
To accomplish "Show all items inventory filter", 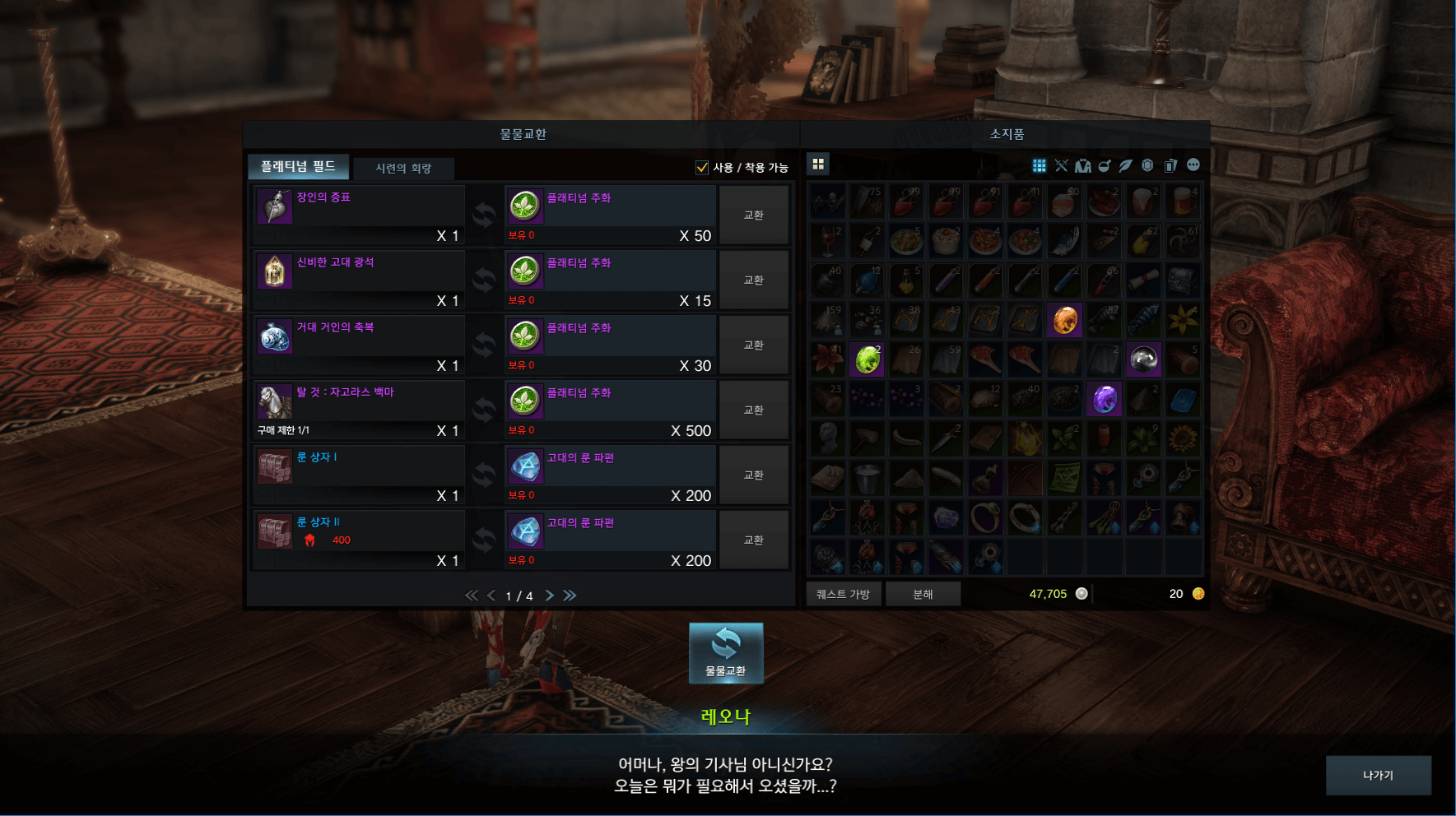I will coord(1040,166).
